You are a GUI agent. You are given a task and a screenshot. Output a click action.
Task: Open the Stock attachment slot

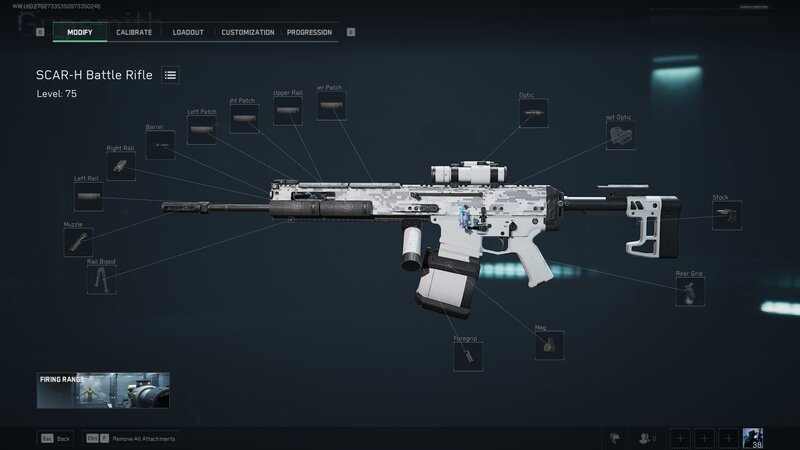pyautogui.click(x=727, y=215)
